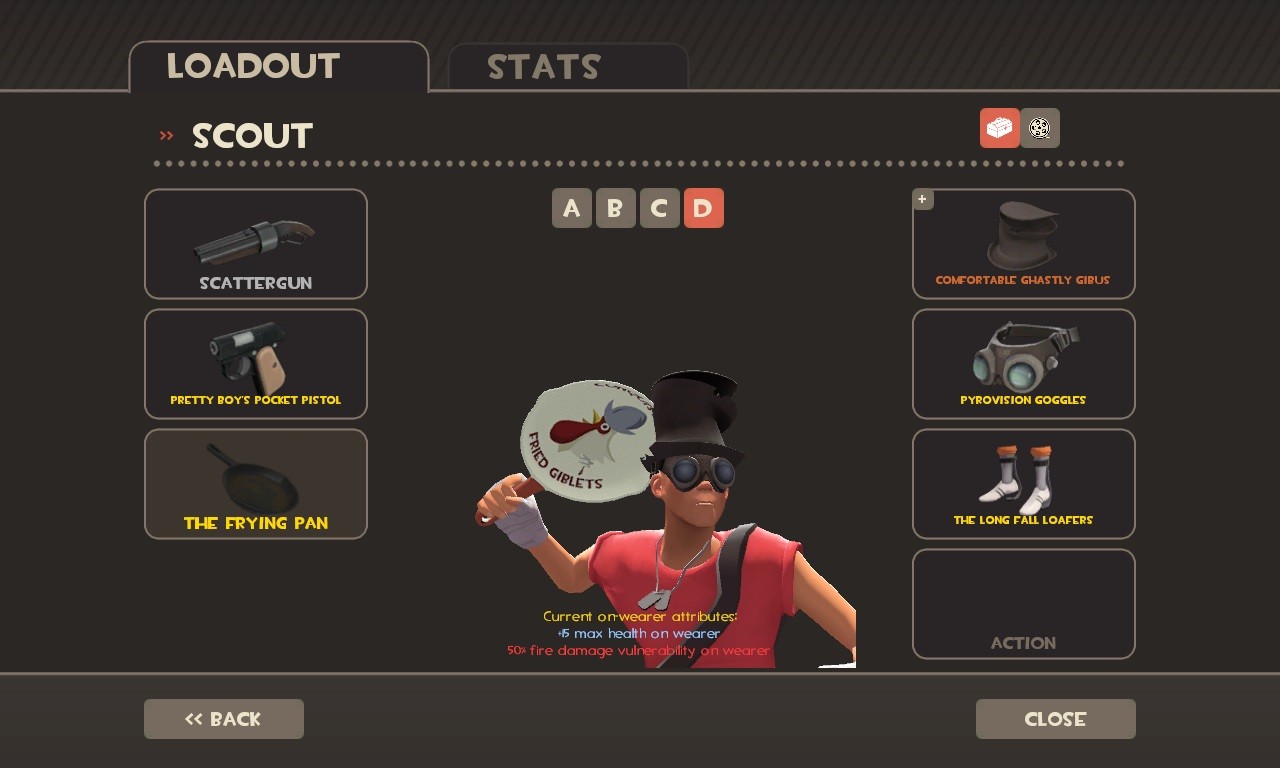Select the highlighted preset D
Image resolution: width=1280 pixels, height=768 pixels.
704,208
